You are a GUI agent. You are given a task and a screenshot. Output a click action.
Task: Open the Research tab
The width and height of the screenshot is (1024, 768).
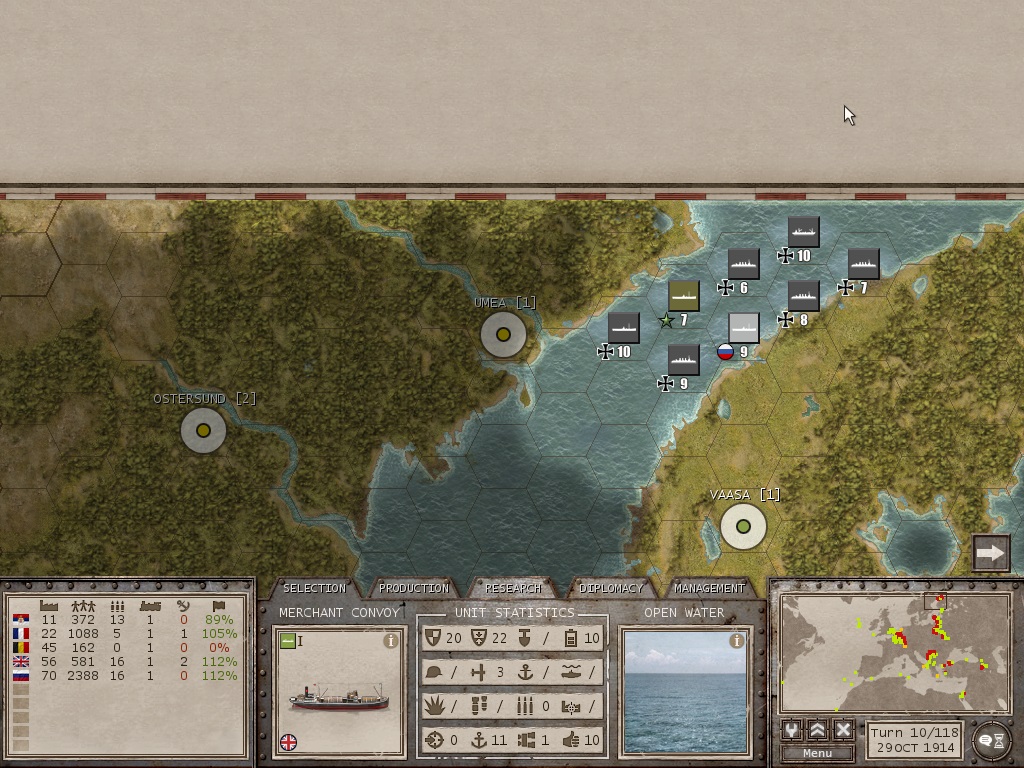click(512, 588)
